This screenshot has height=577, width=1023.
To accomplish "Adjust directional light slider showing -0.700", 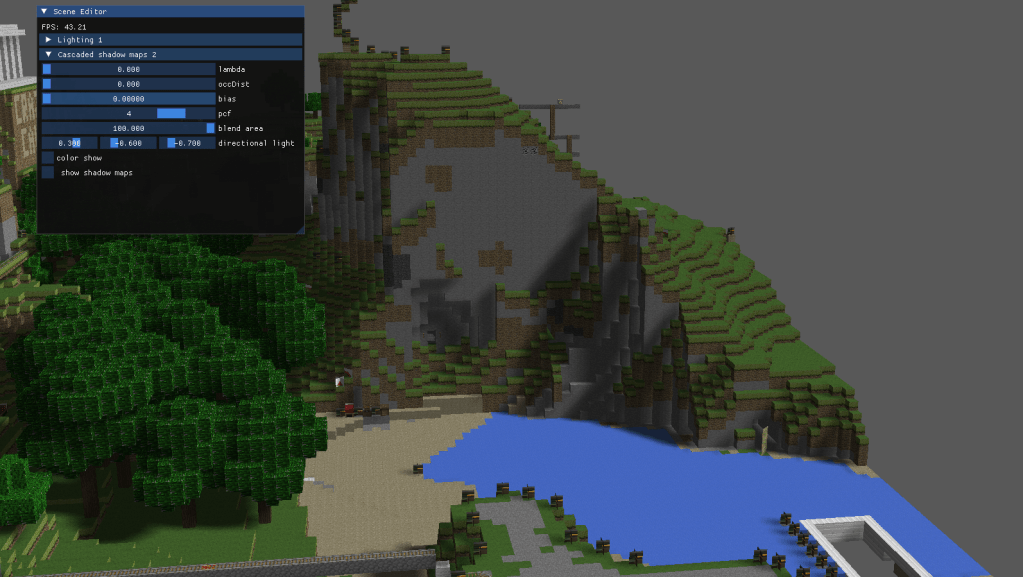I will pos(186,143).
